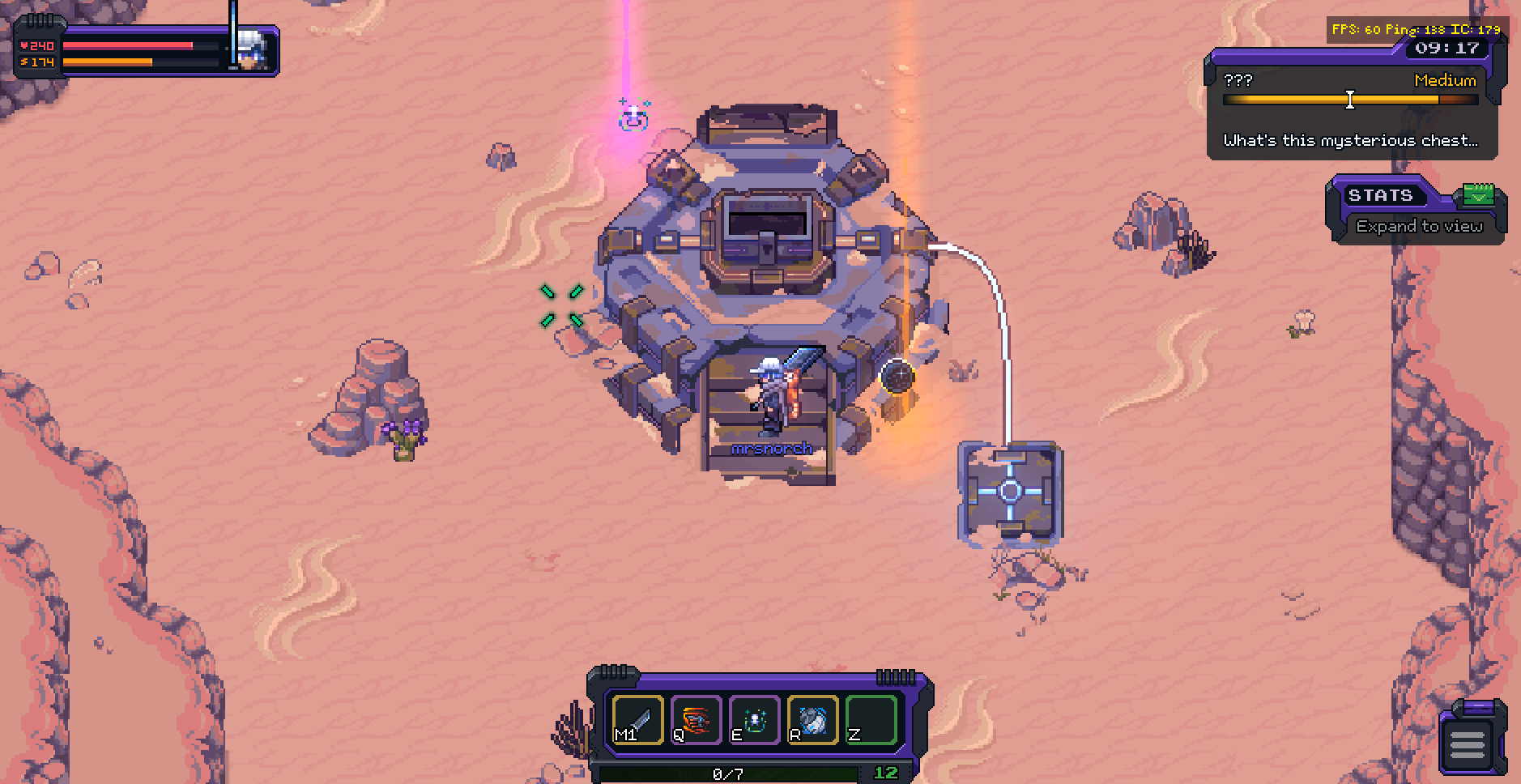The width and height of the screenshot is (1521, 784).
Task: Activate the flaming dash ability on Q
Action: tap(697, 719)
